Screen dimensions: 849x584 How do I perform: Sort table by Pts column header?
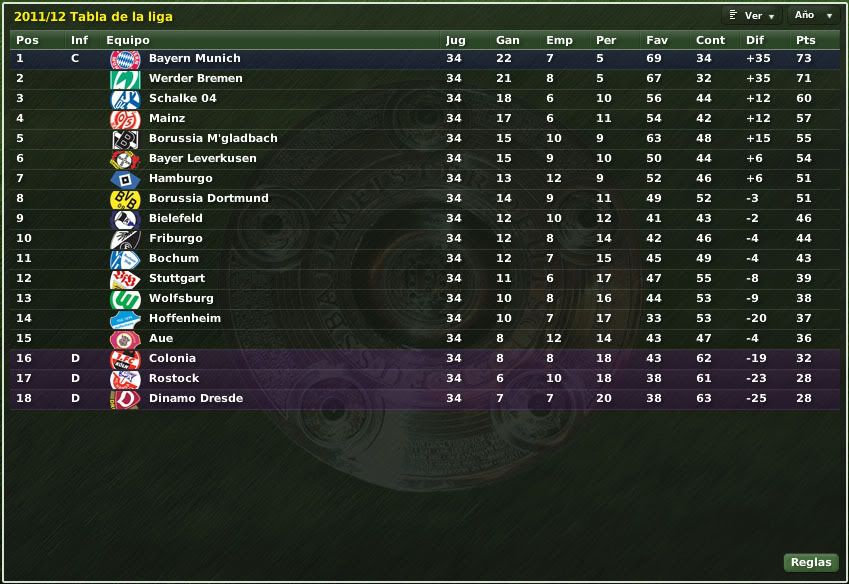pos(805,40)
